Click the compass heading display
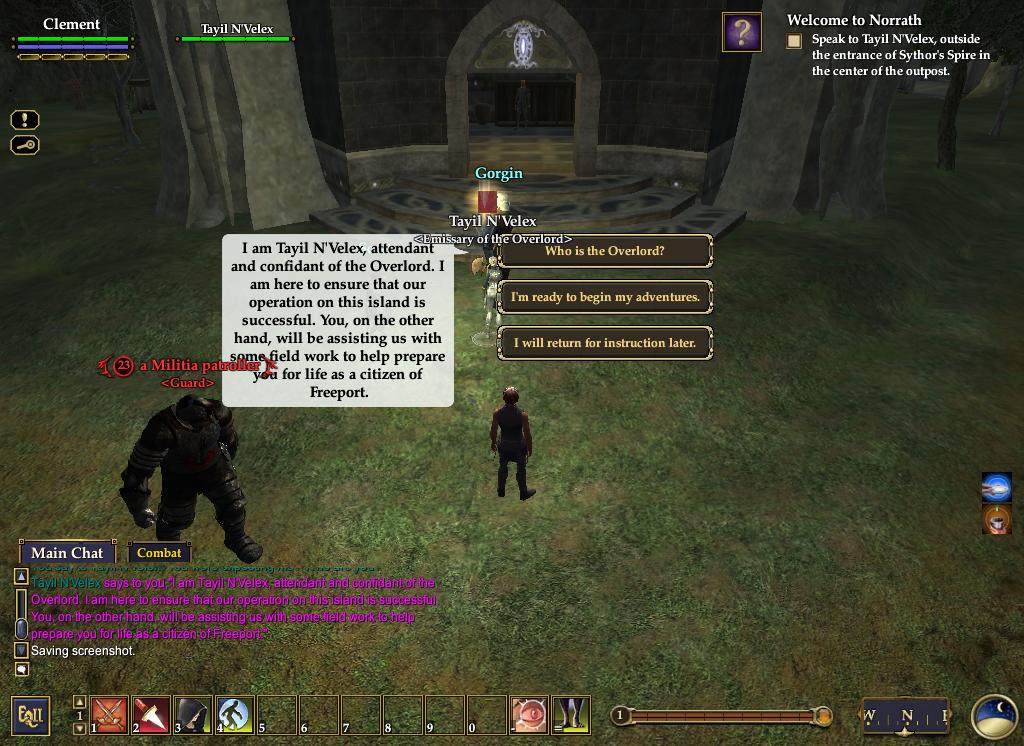 click(905, 716)
